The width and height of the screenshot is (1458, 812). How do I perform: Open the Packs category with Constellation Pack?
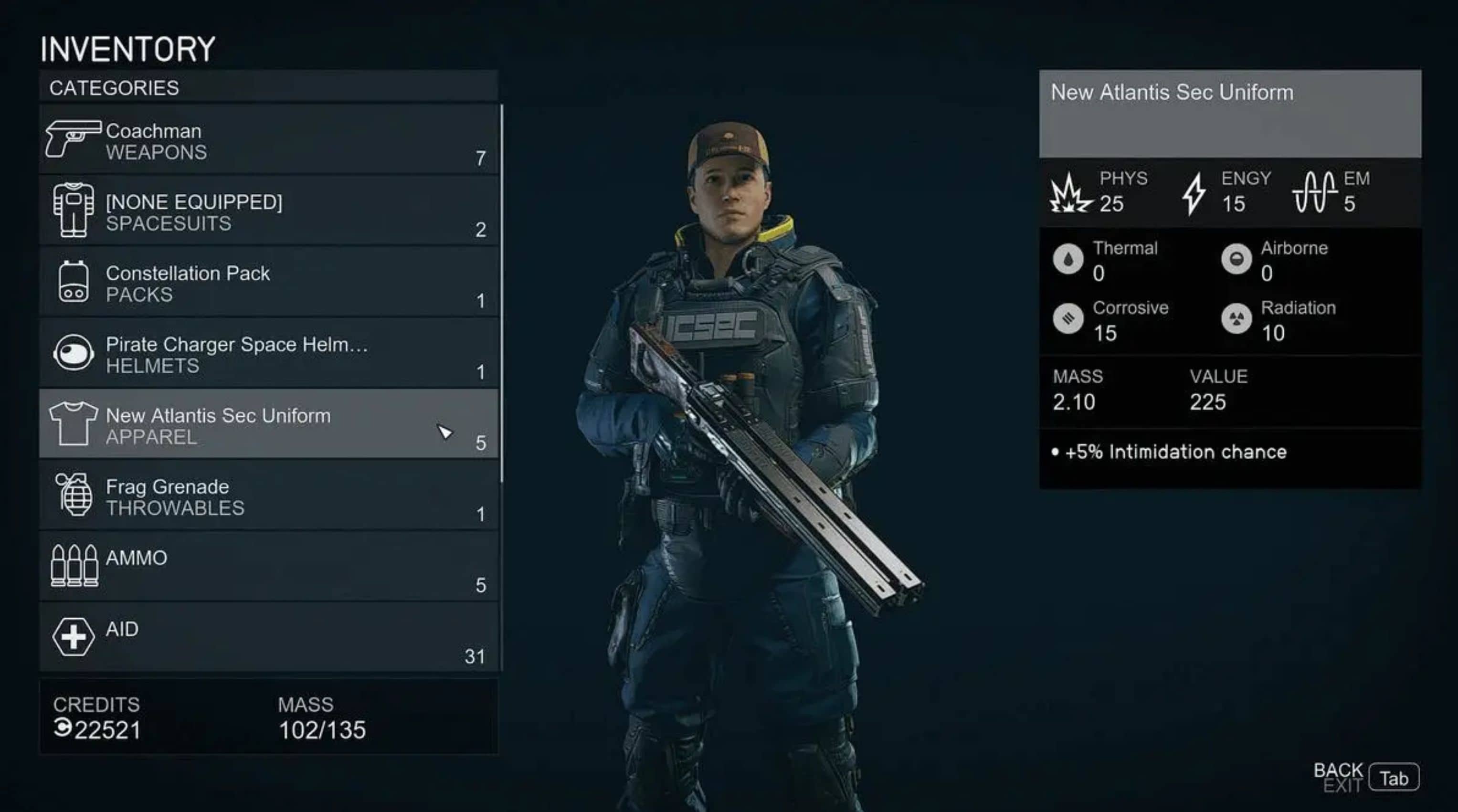tap(268, 282)
